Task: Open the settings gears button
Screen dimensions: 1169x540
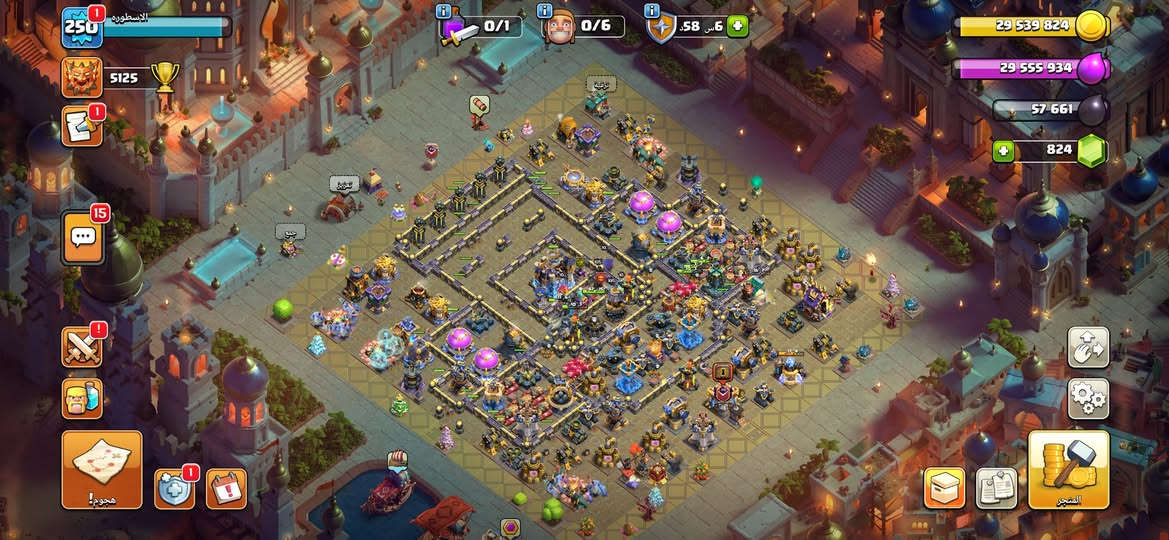Action: tap(1088, 398)
